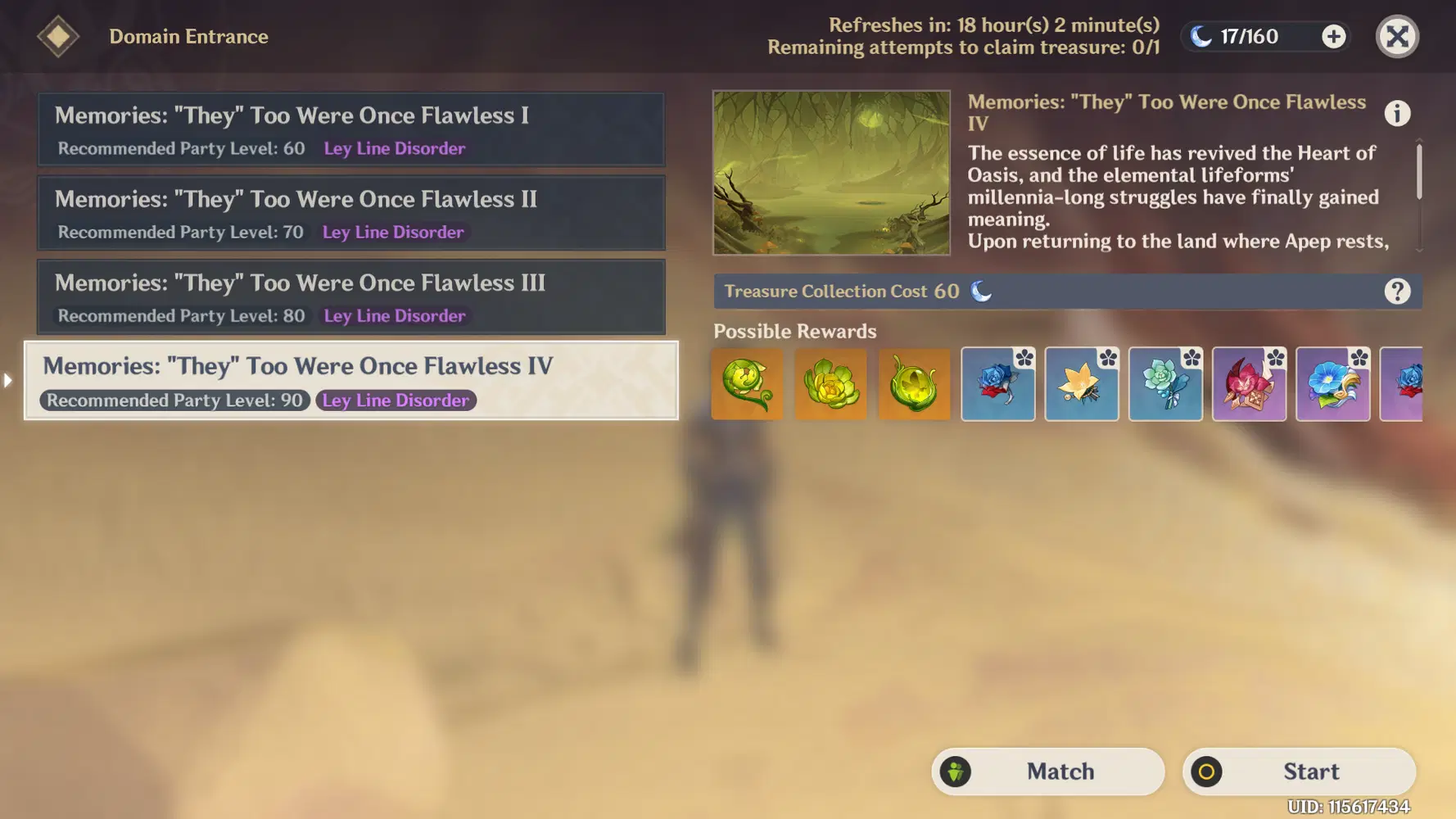Click the Ley Line Disorder tag on Flawless IV
1456x819 pixels.
click(x=396, y=400)
